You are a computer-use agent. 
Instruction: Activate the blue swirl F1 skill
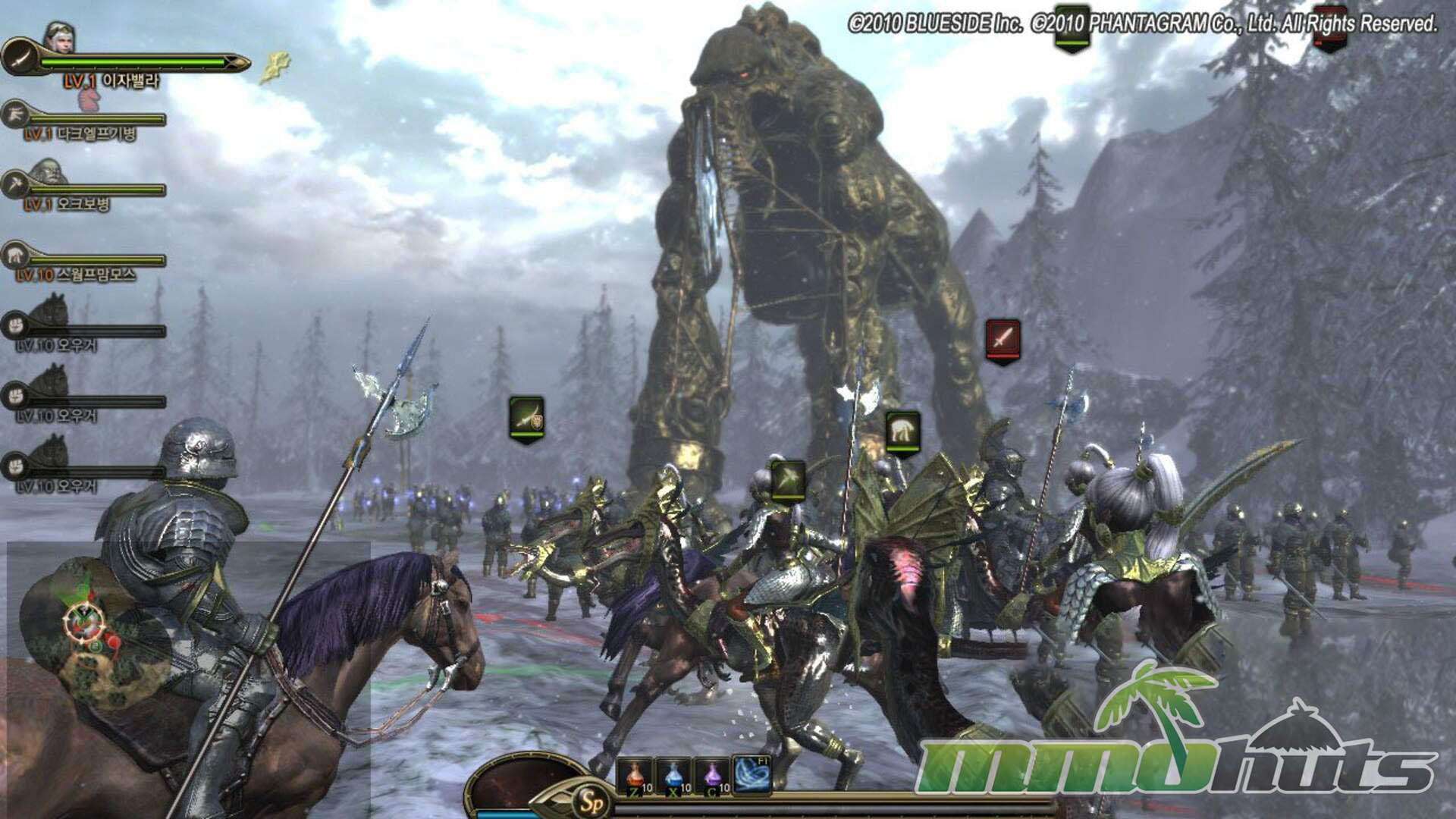[752, 773]
